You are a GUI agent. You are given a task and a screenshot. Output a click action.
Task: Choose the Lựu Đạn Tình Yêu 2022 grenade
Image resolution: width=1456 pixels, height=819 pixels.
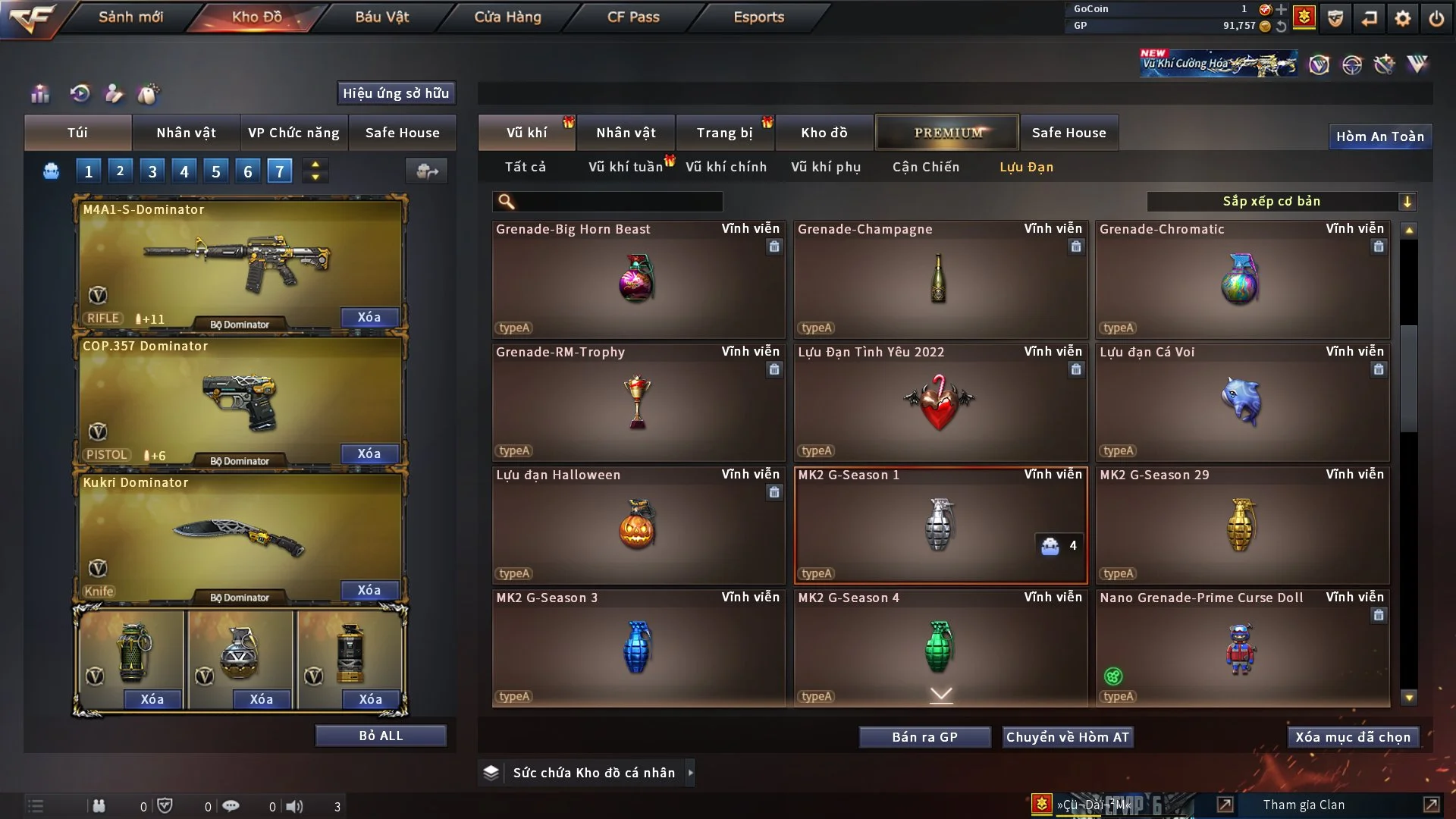(x=940, y=403)
